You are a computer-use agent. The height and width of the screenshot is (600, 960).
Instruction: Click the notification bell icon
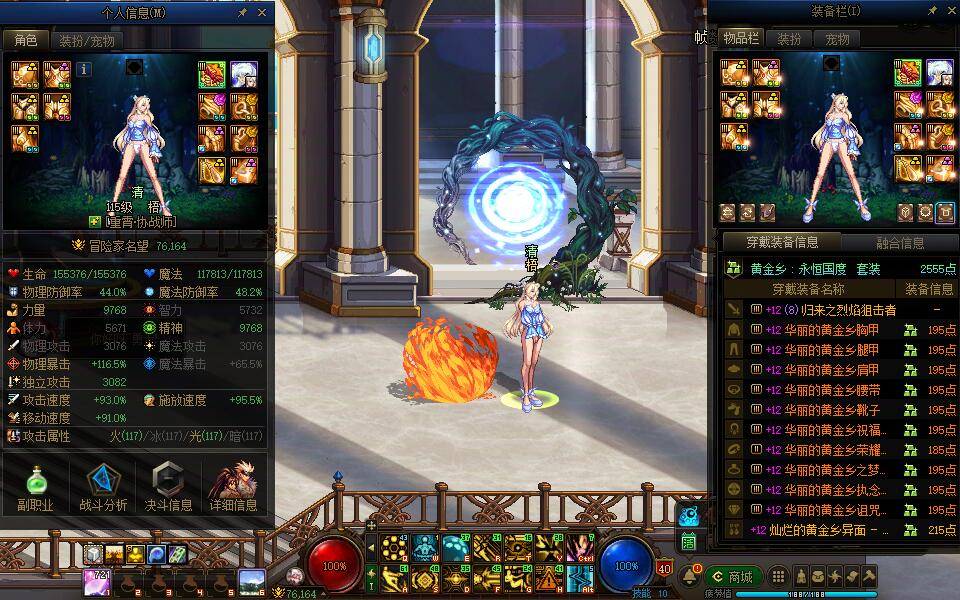pyautogui.click(x=690, y=577)
